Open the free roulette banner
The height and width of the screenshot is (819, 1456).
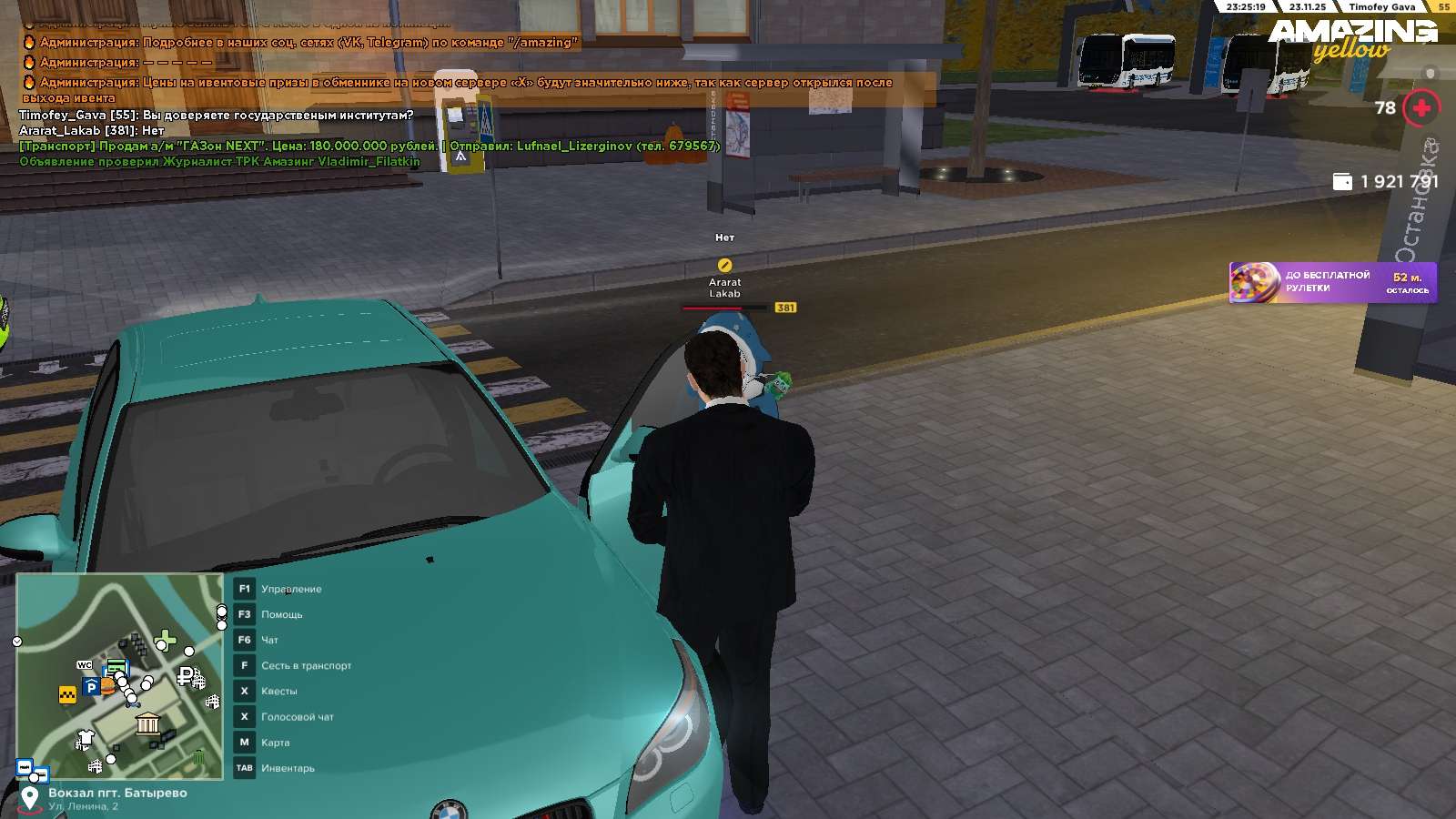(1332, 282)
